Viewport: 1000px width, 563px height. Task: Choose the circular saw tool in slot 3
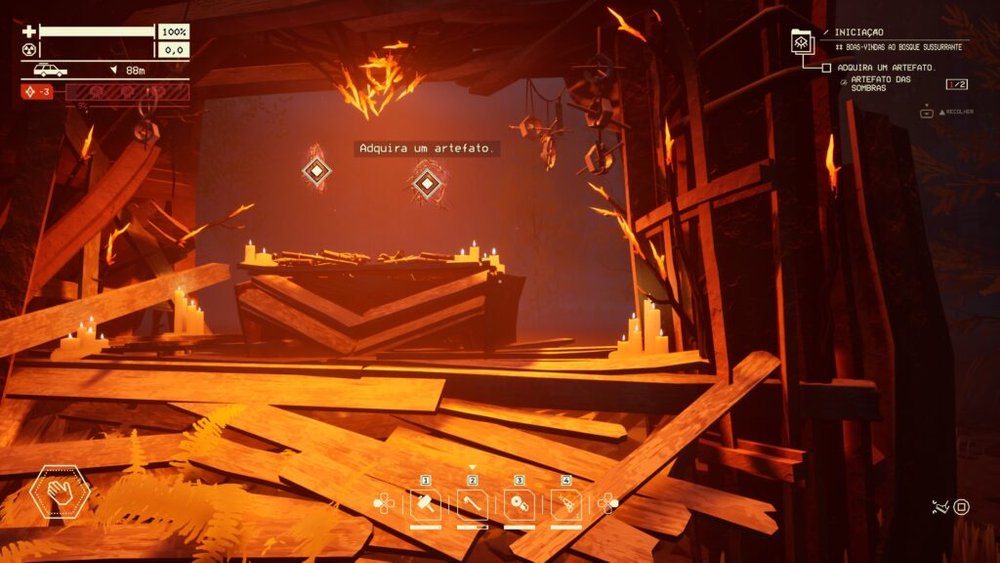click(x=519, y=504)
